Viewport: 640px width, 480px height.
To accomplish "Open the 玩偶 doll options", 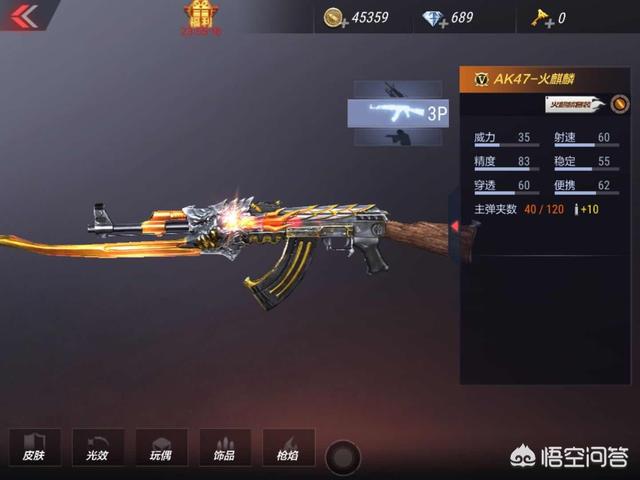I will tap(161, 447).
